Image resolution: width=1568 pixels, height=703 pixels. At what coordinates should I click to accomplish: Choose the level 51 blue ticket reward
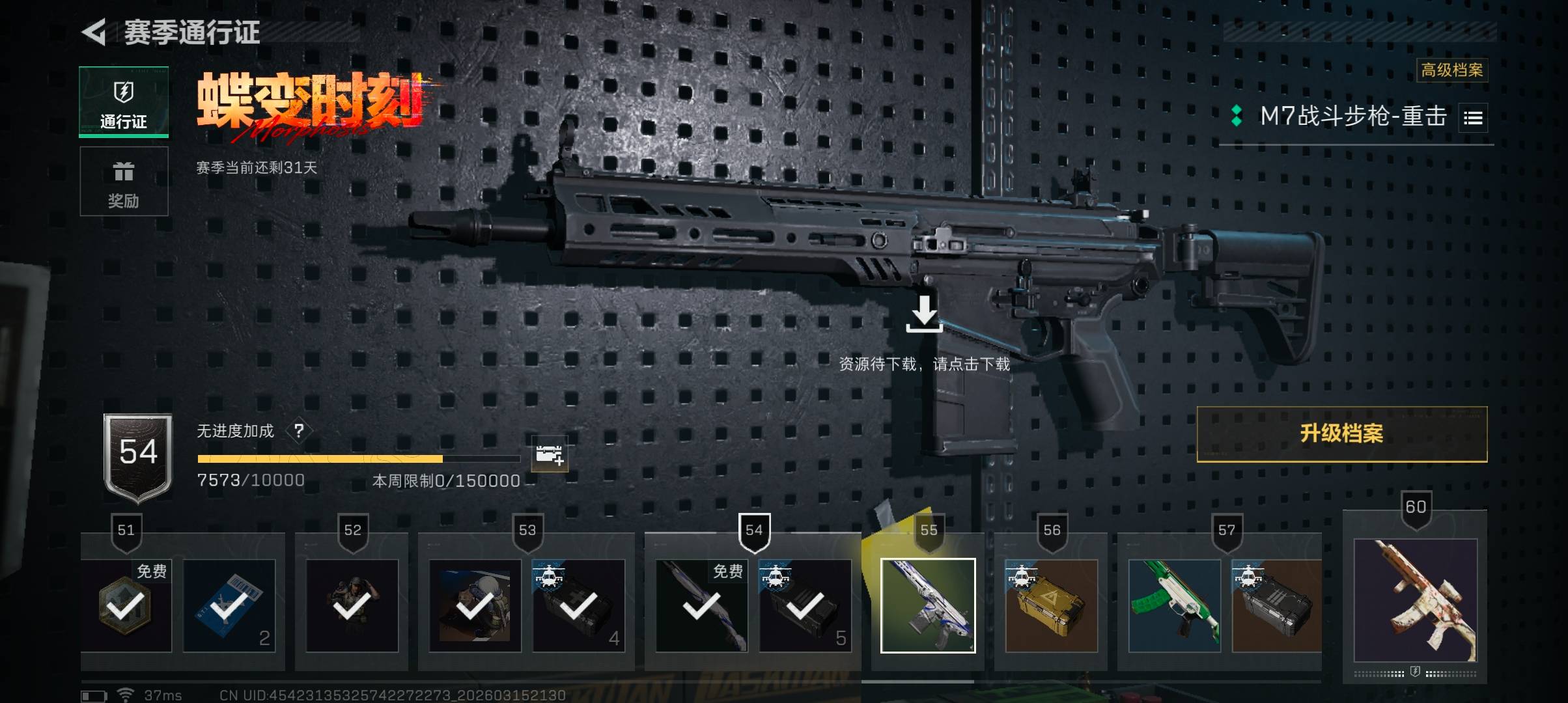point(229,605)
